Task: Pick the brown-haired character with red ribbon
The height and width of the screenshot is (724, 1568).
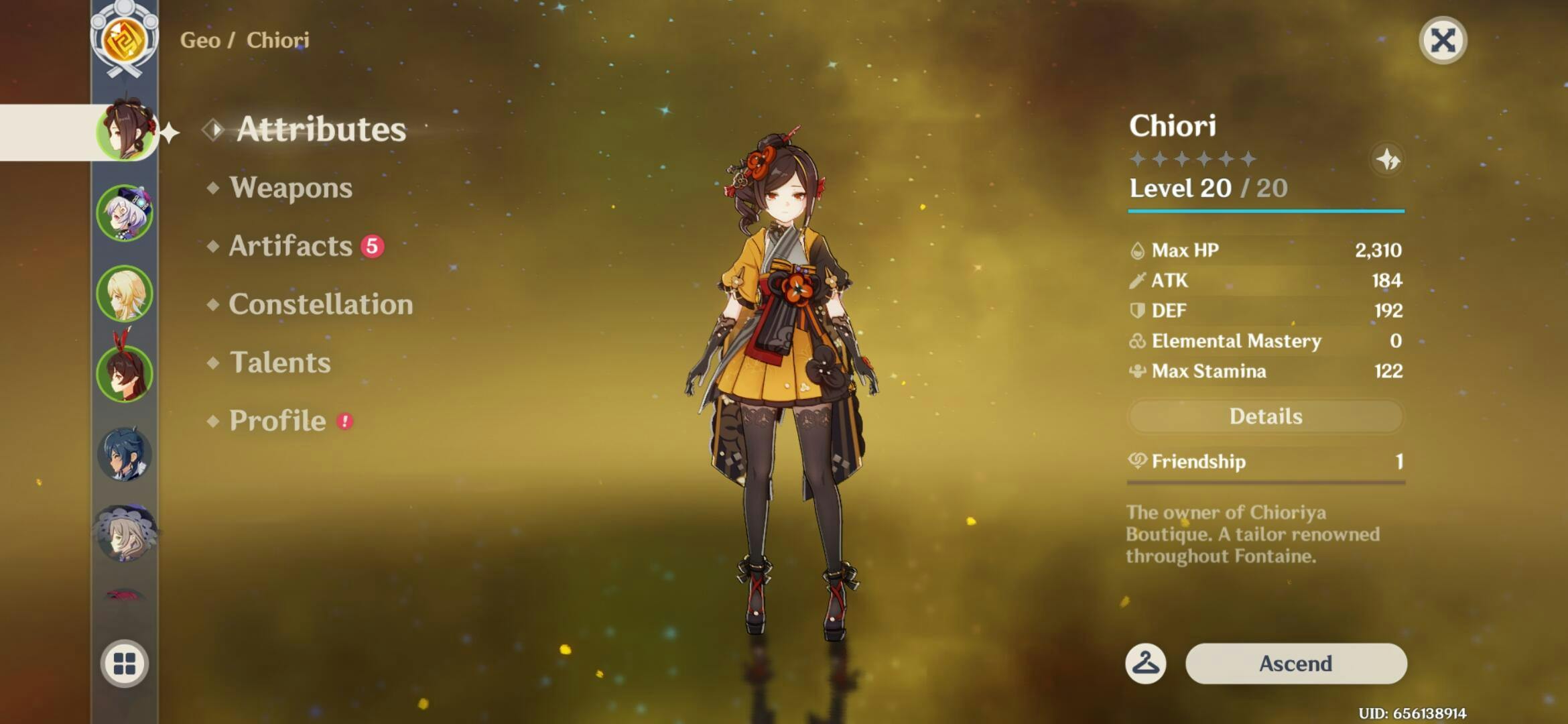Action: point(125,373)
